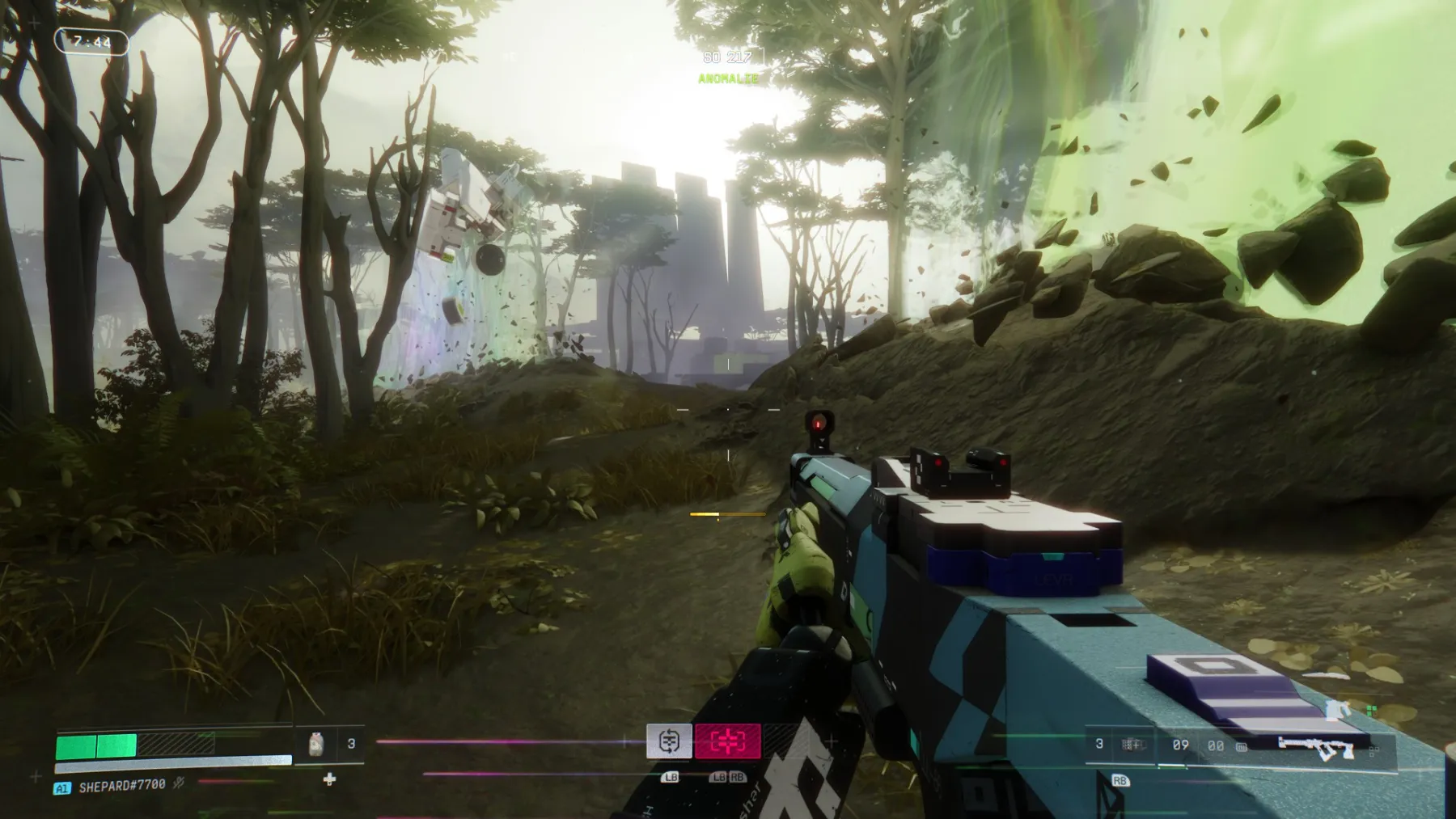Switch to the holstered sidearm icon
The height and width of the screenshot is (819, 1456).
[1337, 710]
